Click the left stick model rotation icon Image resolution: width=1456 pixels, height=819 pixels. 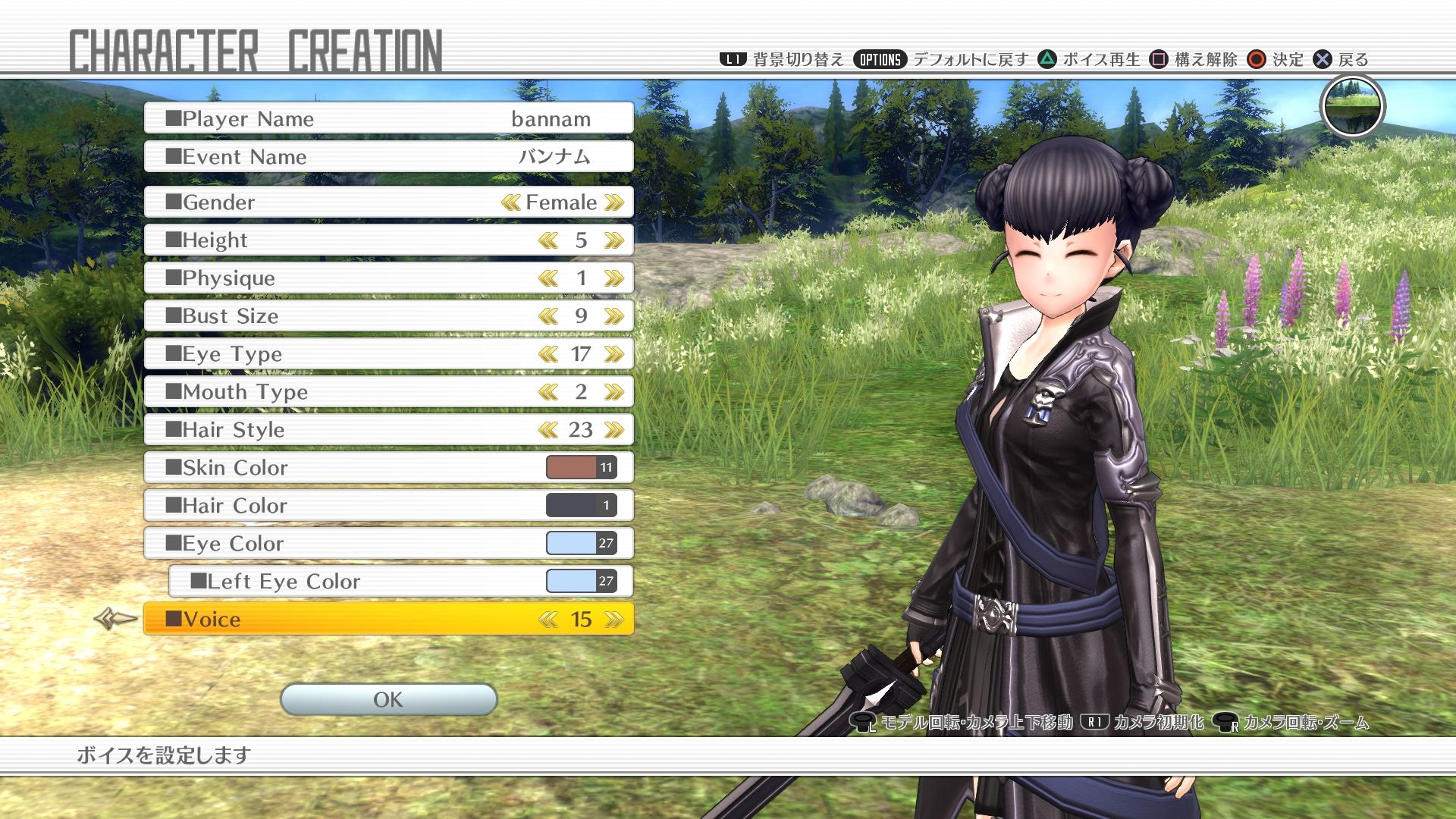[x=864, y=723]
